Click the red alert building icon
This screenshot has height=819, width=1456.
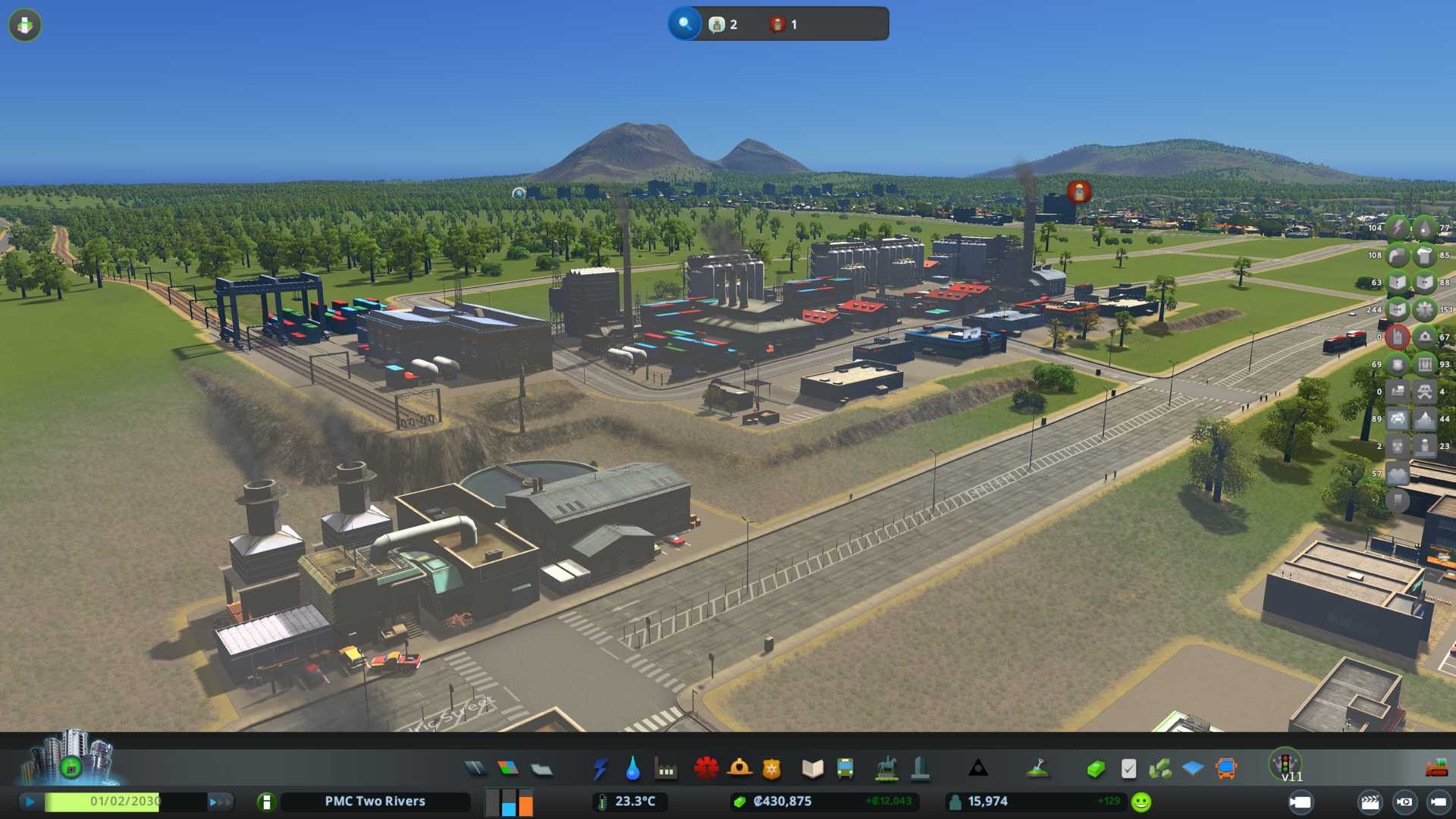tap(1397, 337)
